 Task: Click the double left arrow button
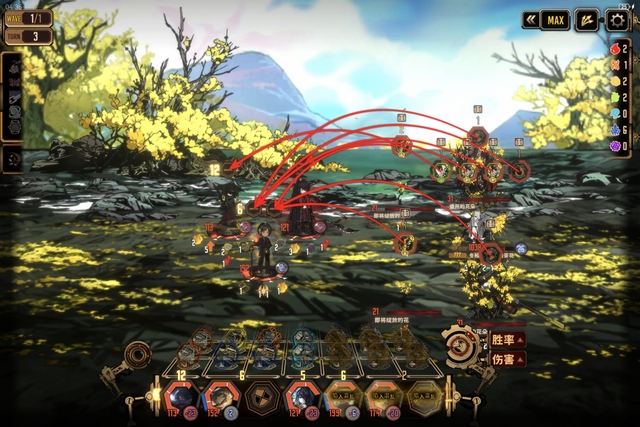[x=530, y=19]
